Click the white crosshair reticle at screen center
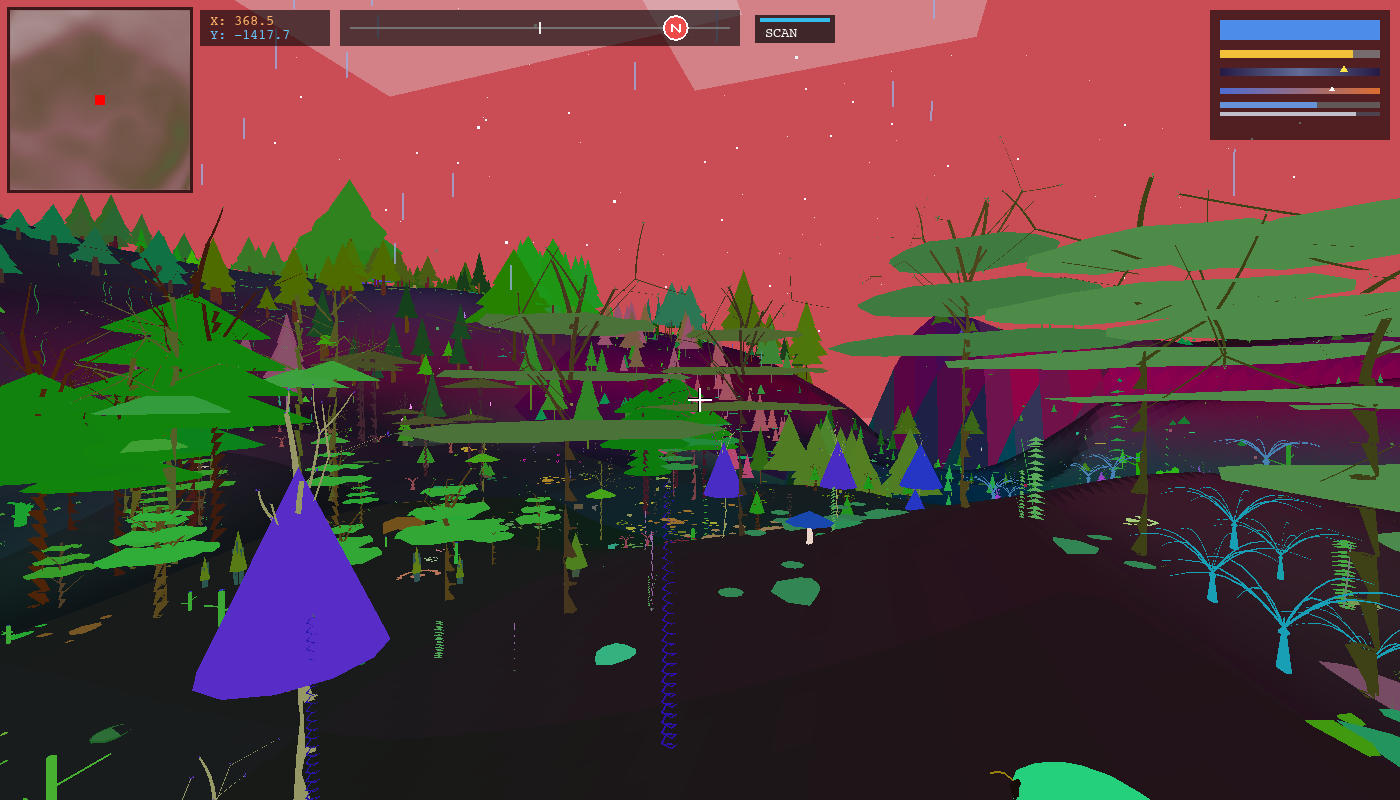 point(700,400)
